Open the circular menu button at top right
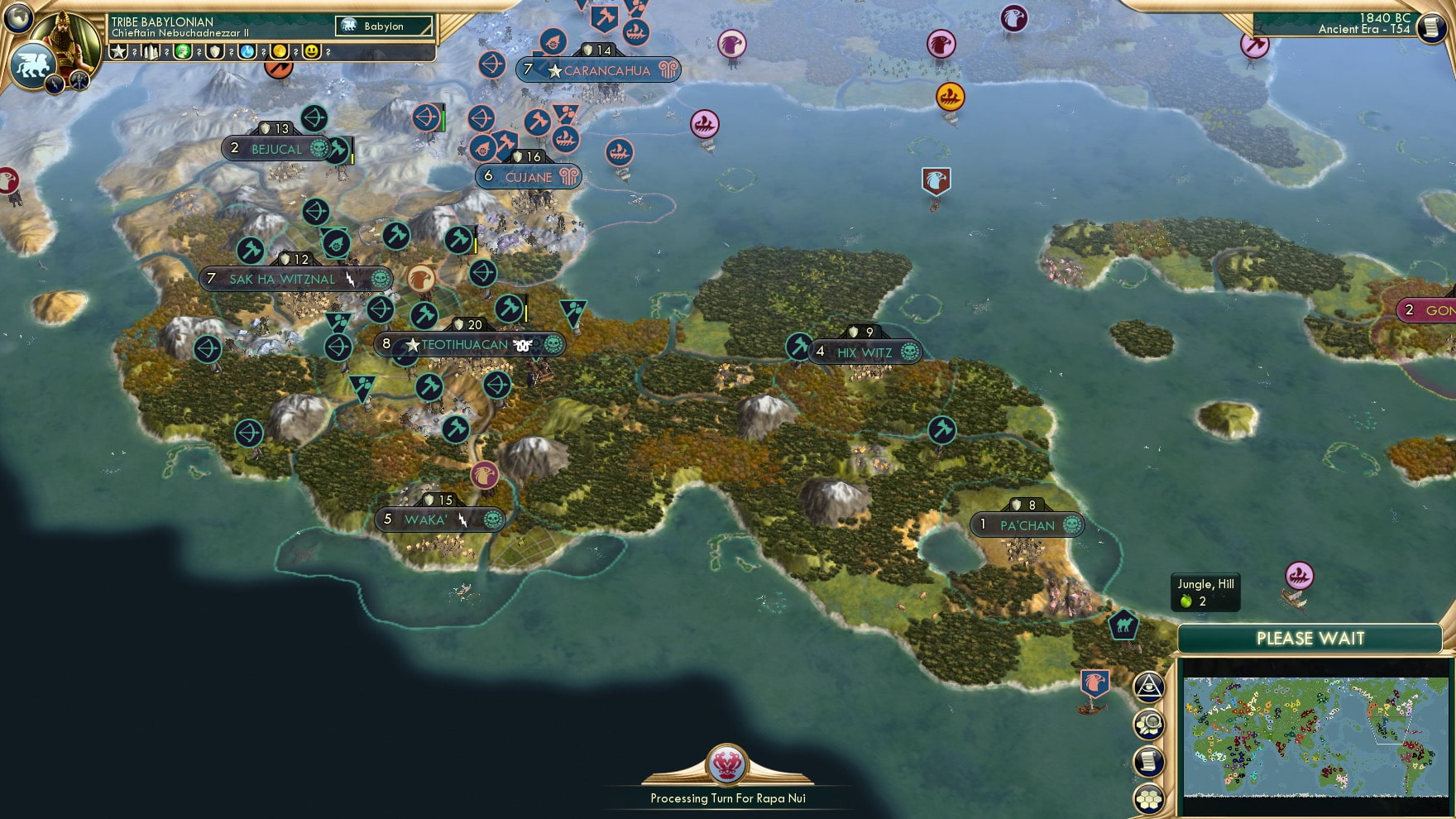Screen dimensions: 1456x819 tap(1431, 29)
